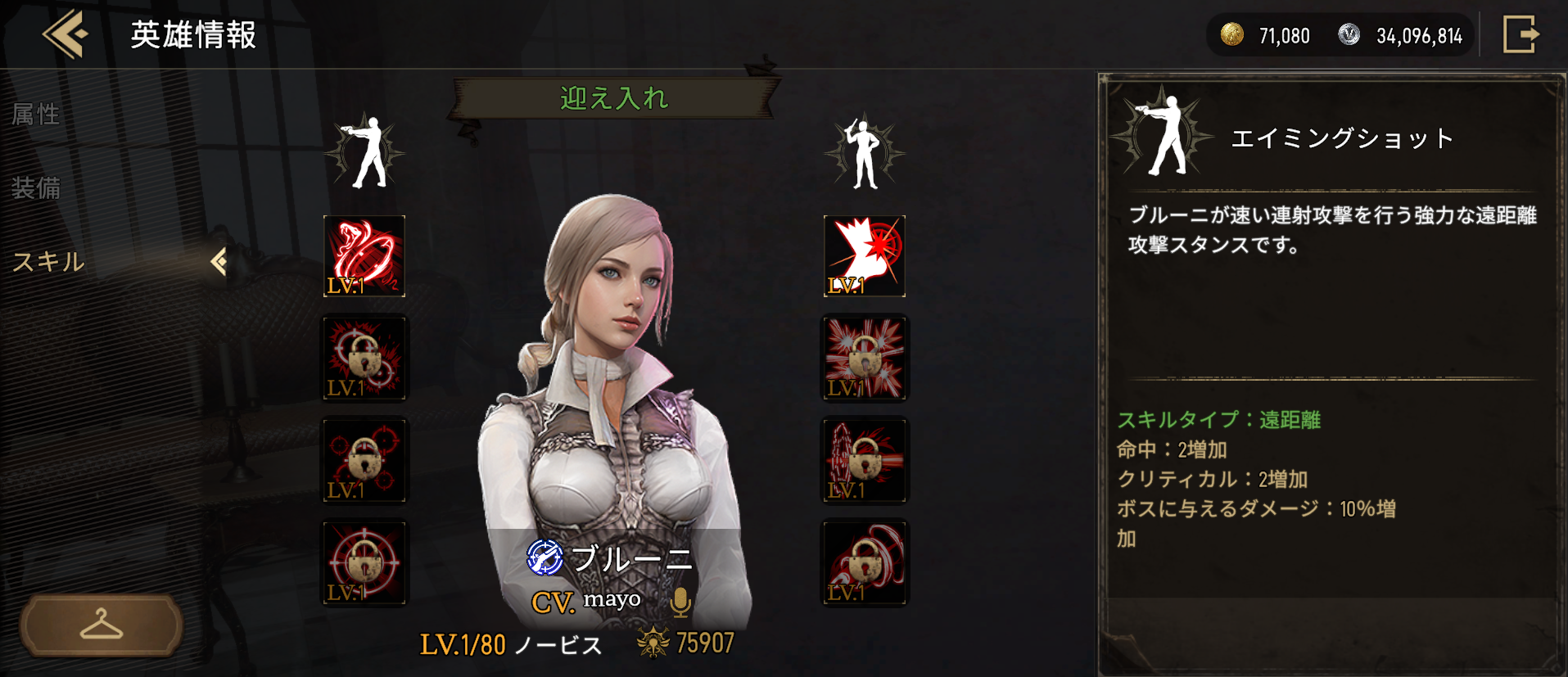This screenshot has height=677, width=1568.
Task: Toggle the locked explosion skill on the right
Action: click(x=864, y=358)
